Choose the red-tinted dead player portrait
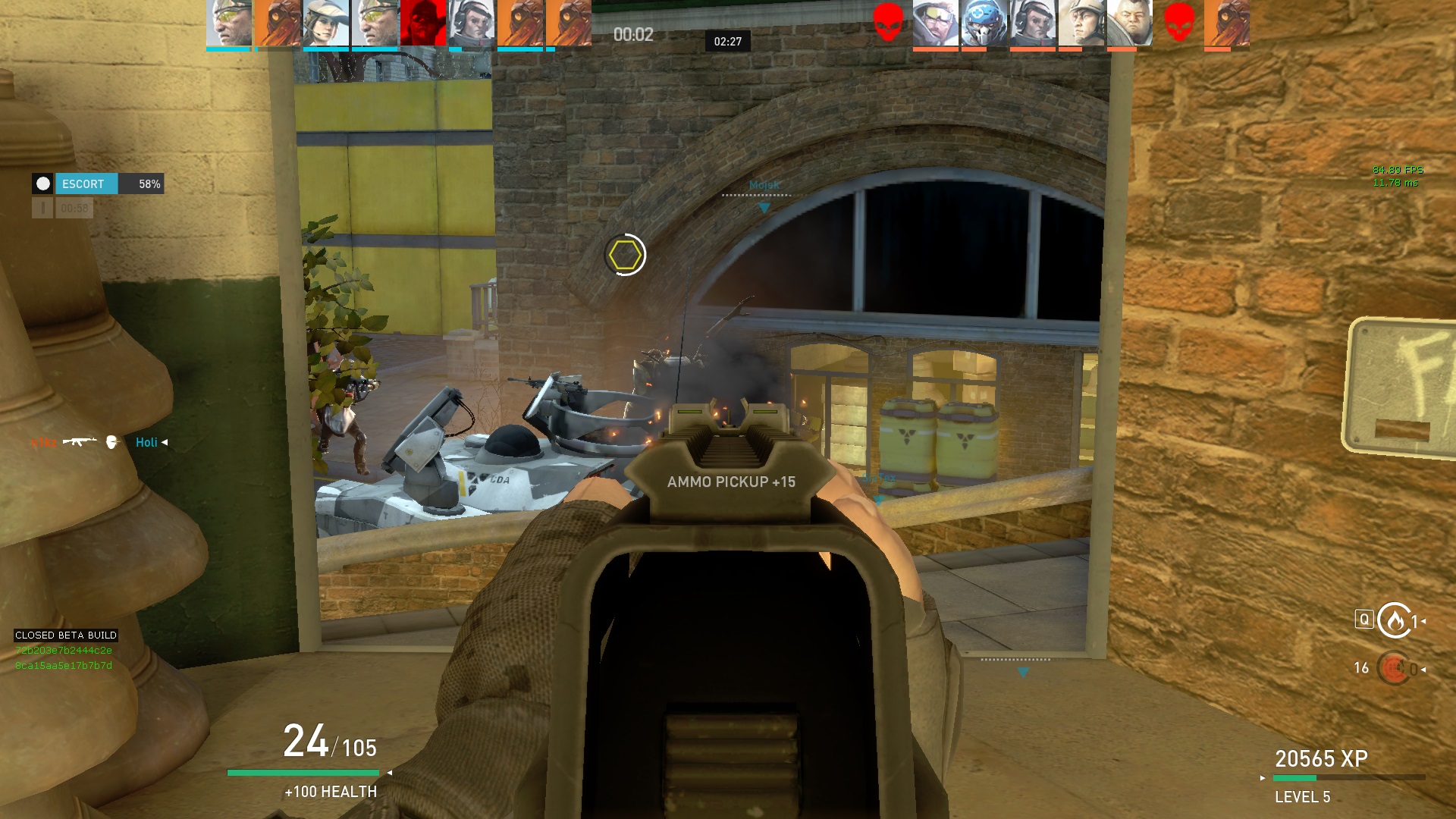Screen dimensions: 1456x819 tap(422, 24)
